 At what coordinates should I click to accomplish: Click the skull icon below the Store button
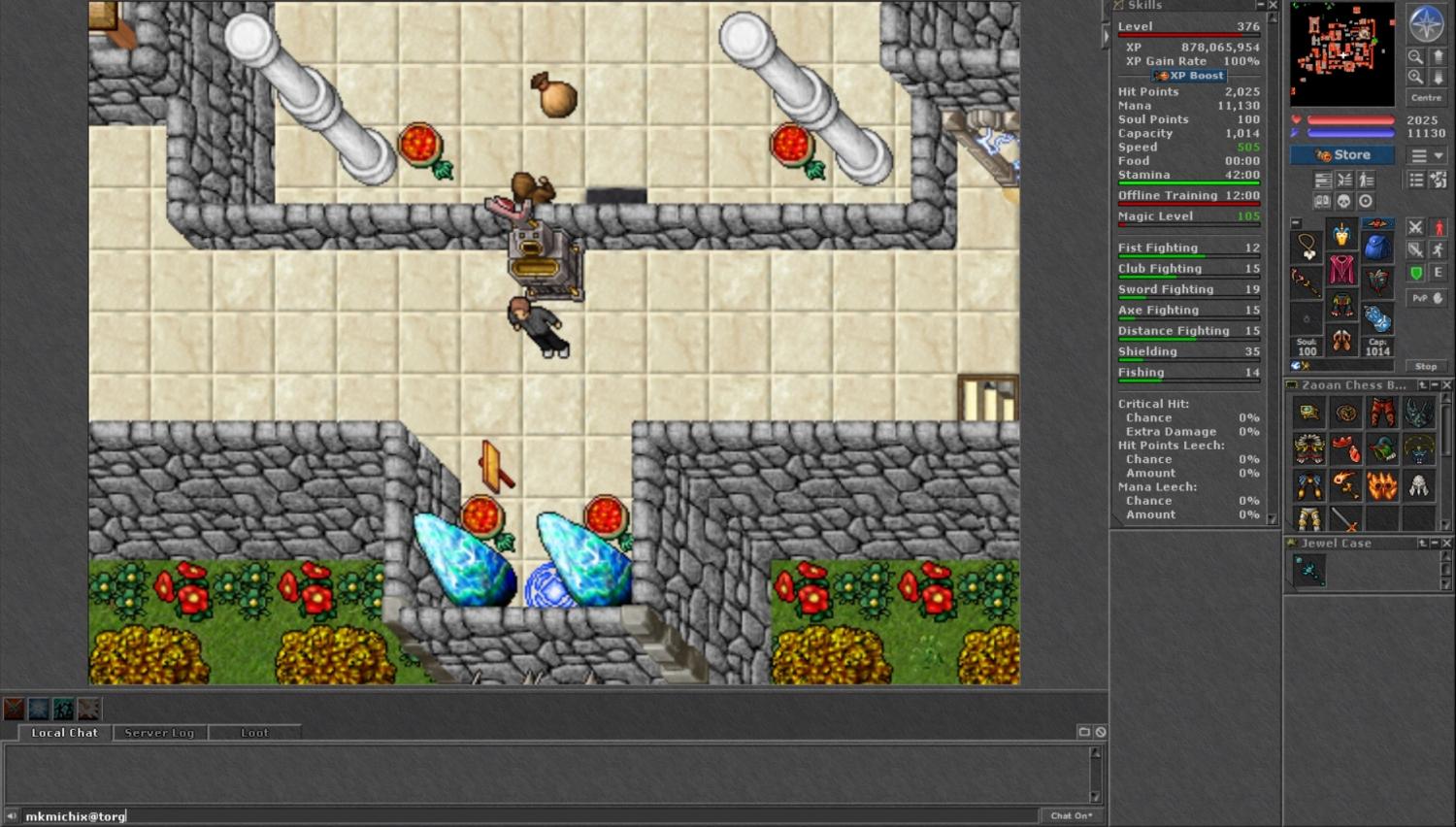tap(1343, 201)
